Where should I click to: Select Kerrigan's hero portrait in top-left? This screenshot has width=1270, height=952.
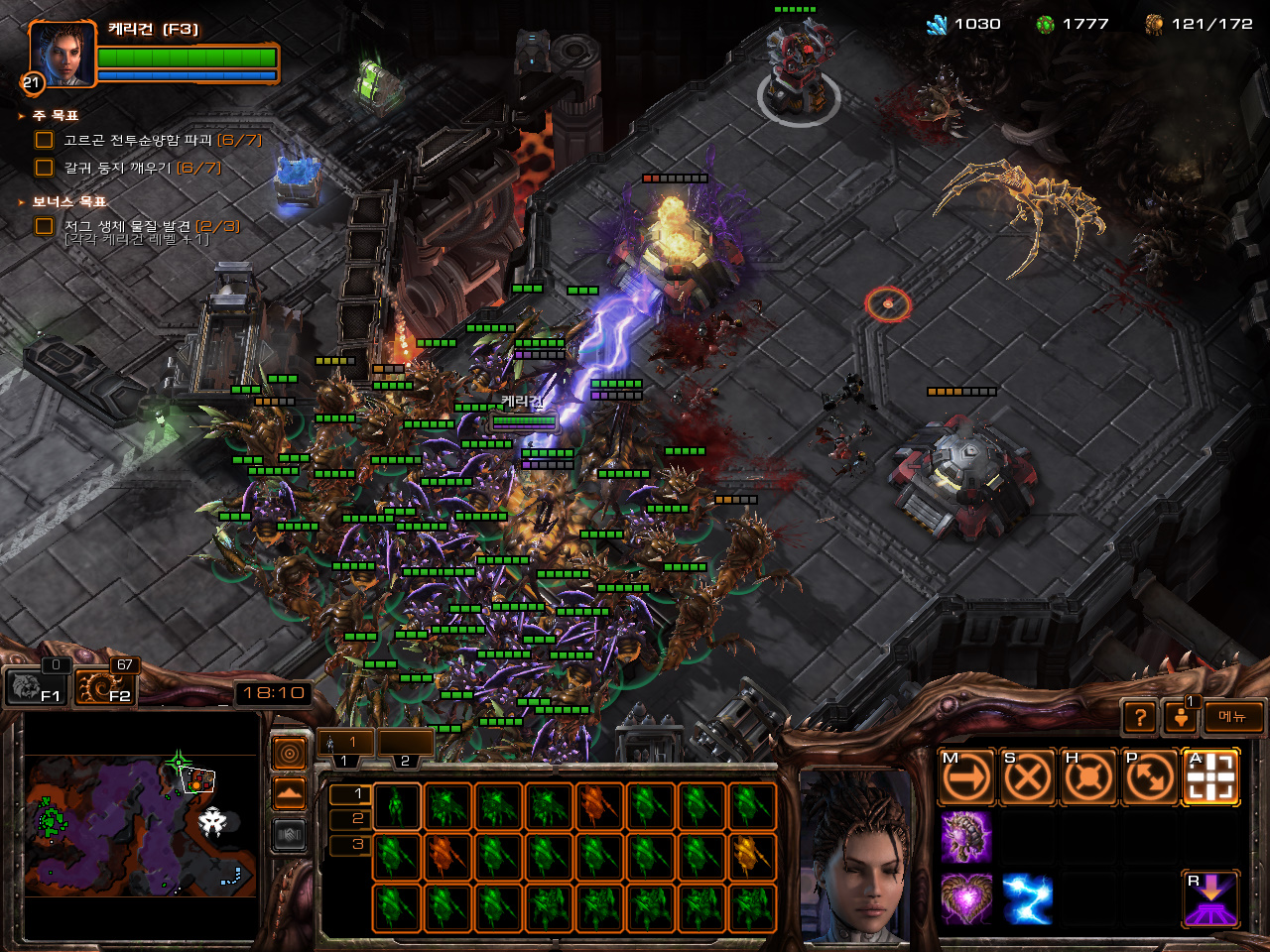click(63, 54)
